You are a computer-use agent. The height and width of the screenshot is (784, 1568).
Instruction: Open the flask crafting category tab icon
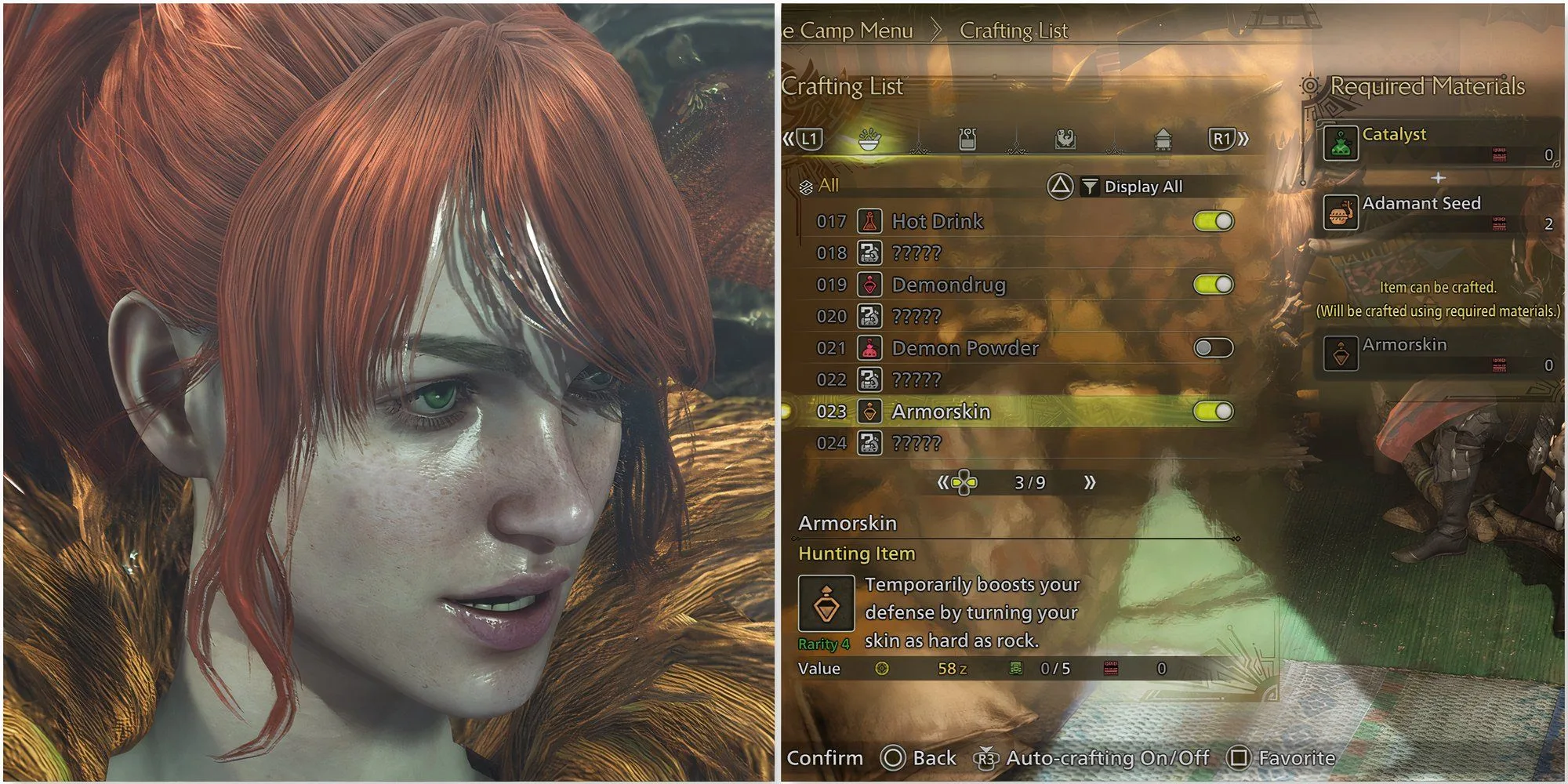[x=967, y=138]
